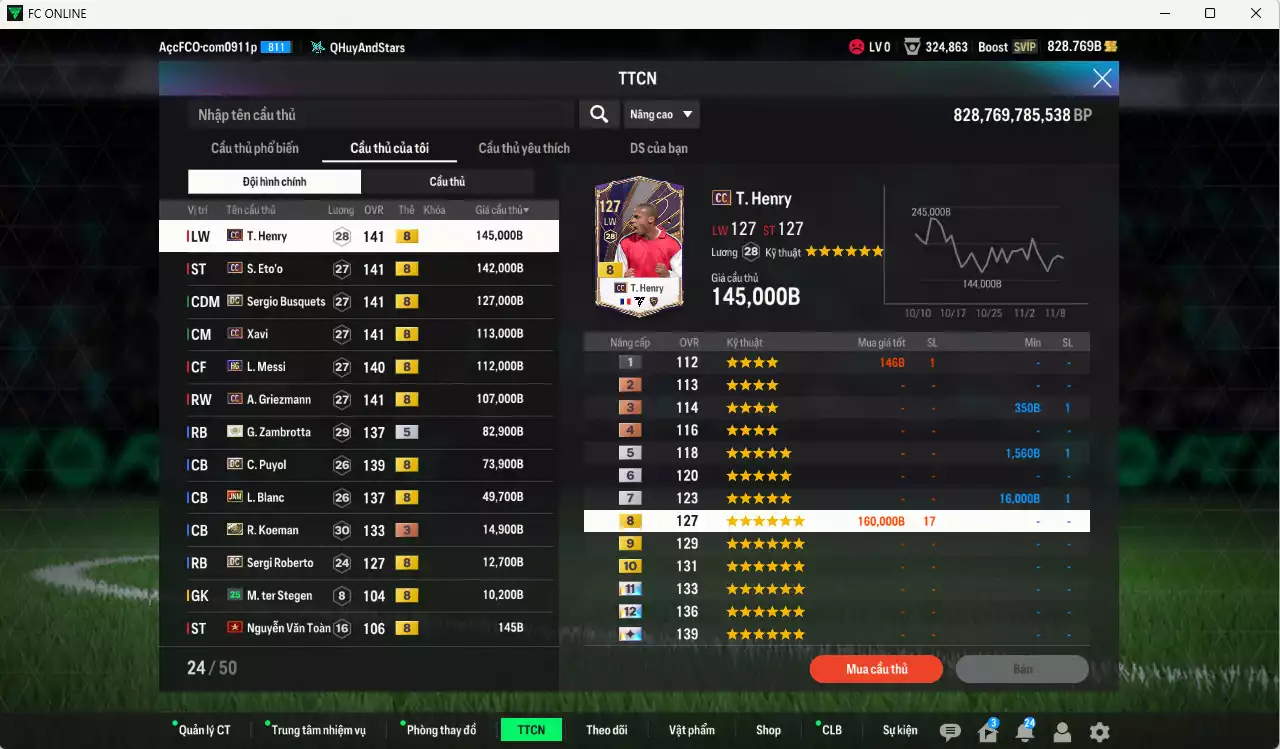Open the Shop tab at bottom
The width and height of the screenshot is (1280, 749).
coord(768,729)
